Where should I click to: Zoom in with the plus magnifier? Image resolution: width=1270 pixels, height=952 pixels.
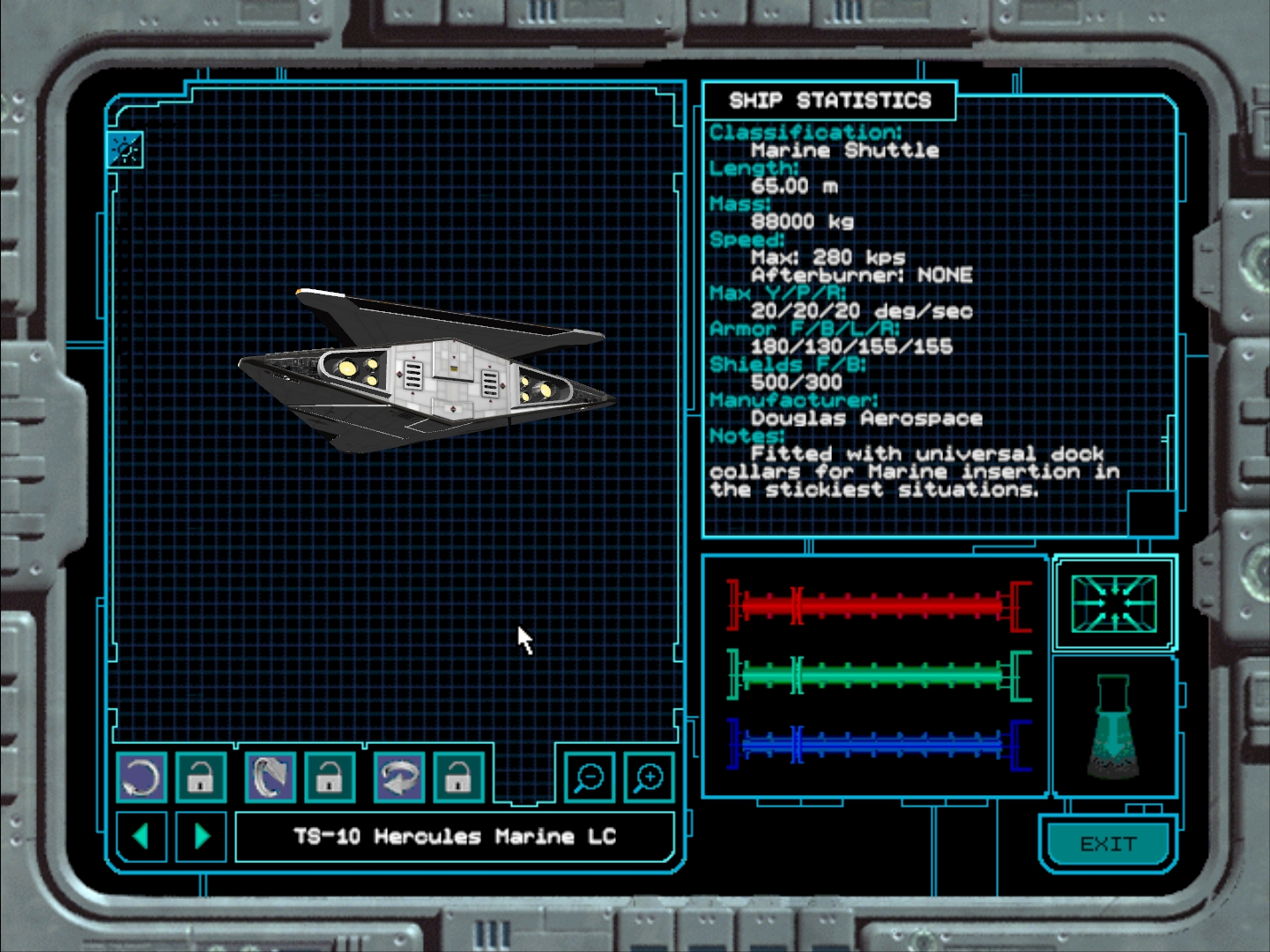point(649,777)
